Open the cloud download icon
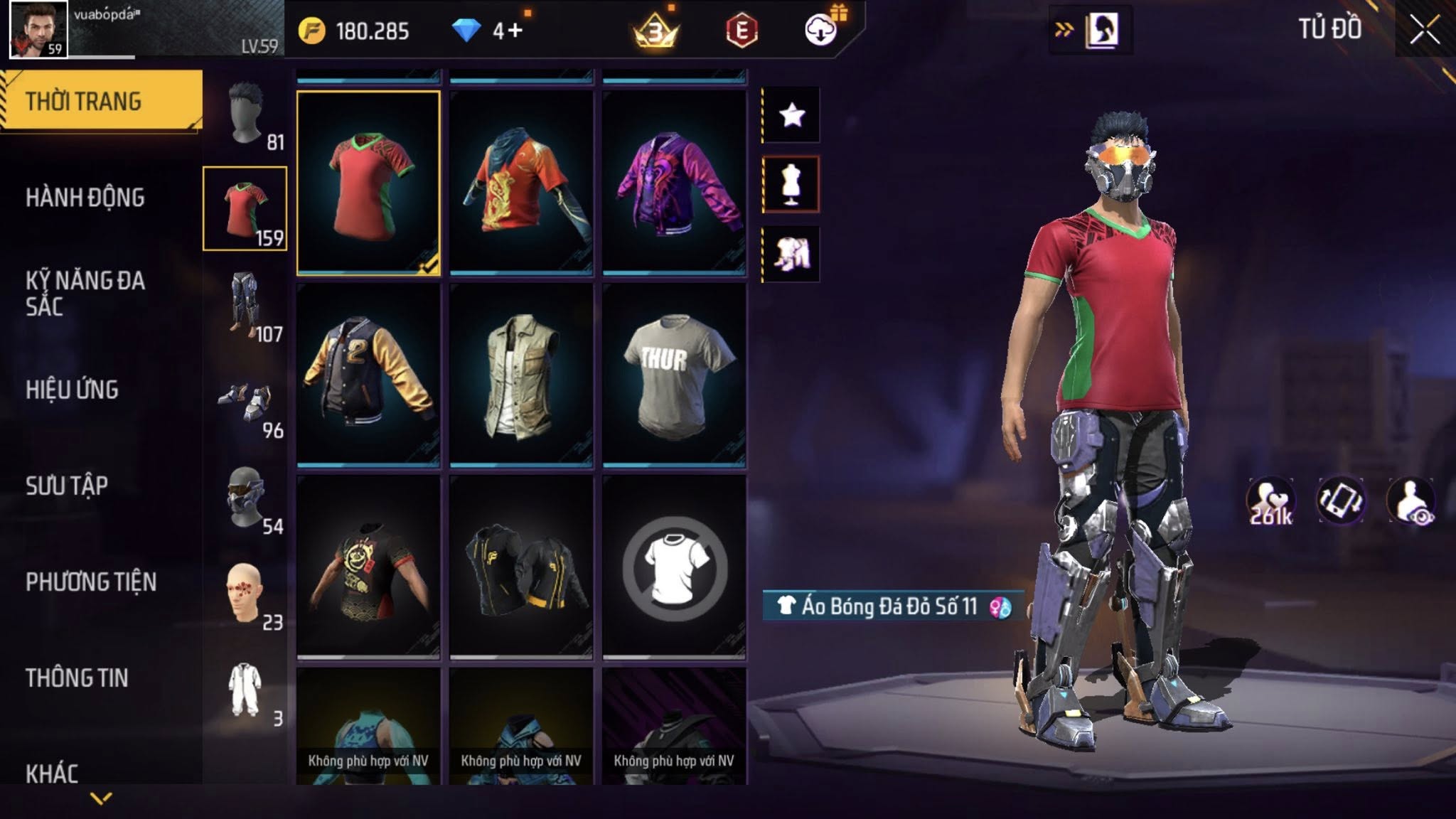Viewport: 1456px width, 819px height. pyautogui.click(x=820, y=30)
